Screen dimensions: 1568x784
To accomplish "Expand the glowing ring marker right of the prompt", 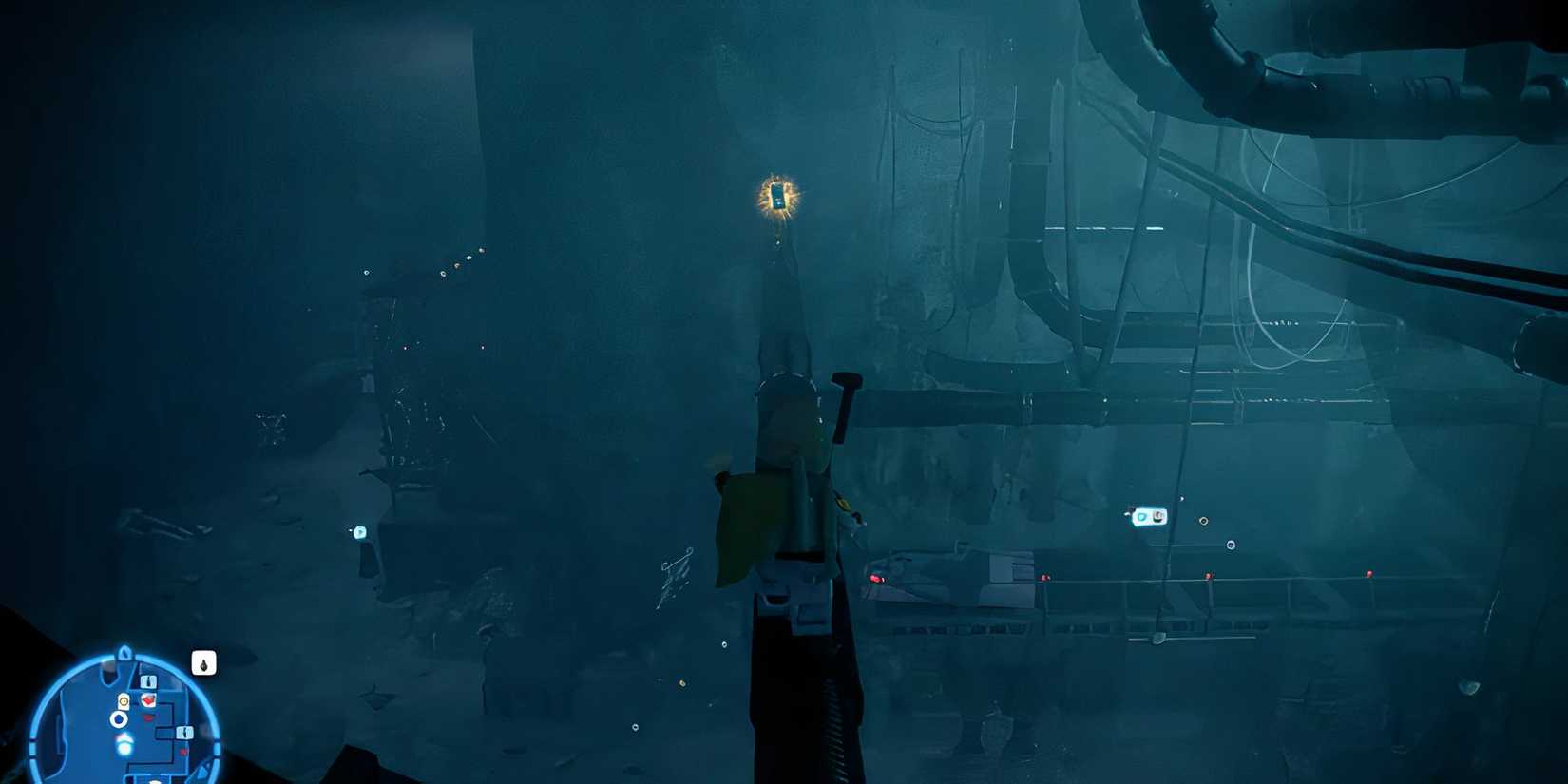I will click(1204, 521).
